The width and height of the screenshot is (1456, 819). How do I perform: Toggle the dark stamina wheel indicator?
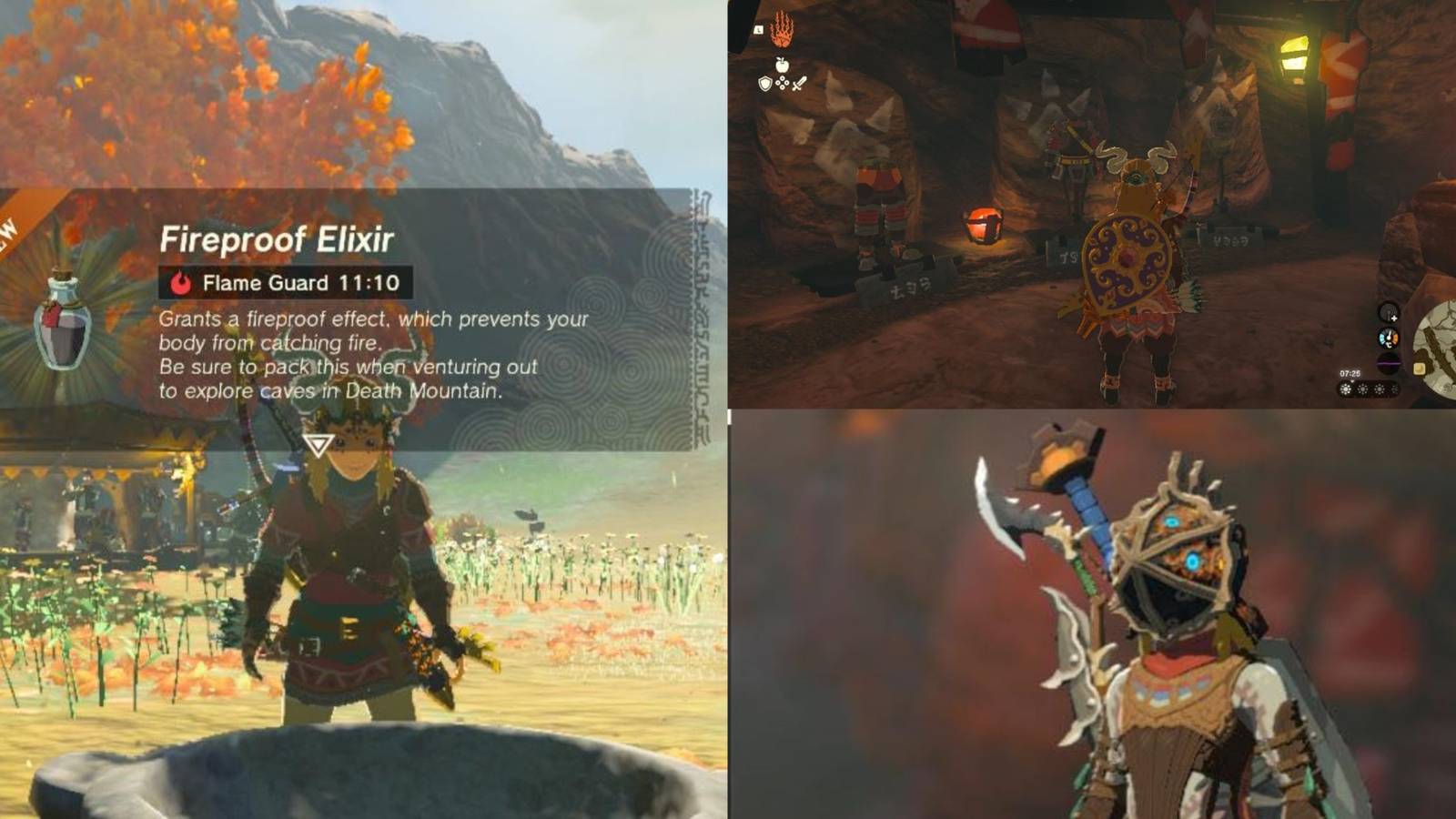click(x=1389, y=363)
